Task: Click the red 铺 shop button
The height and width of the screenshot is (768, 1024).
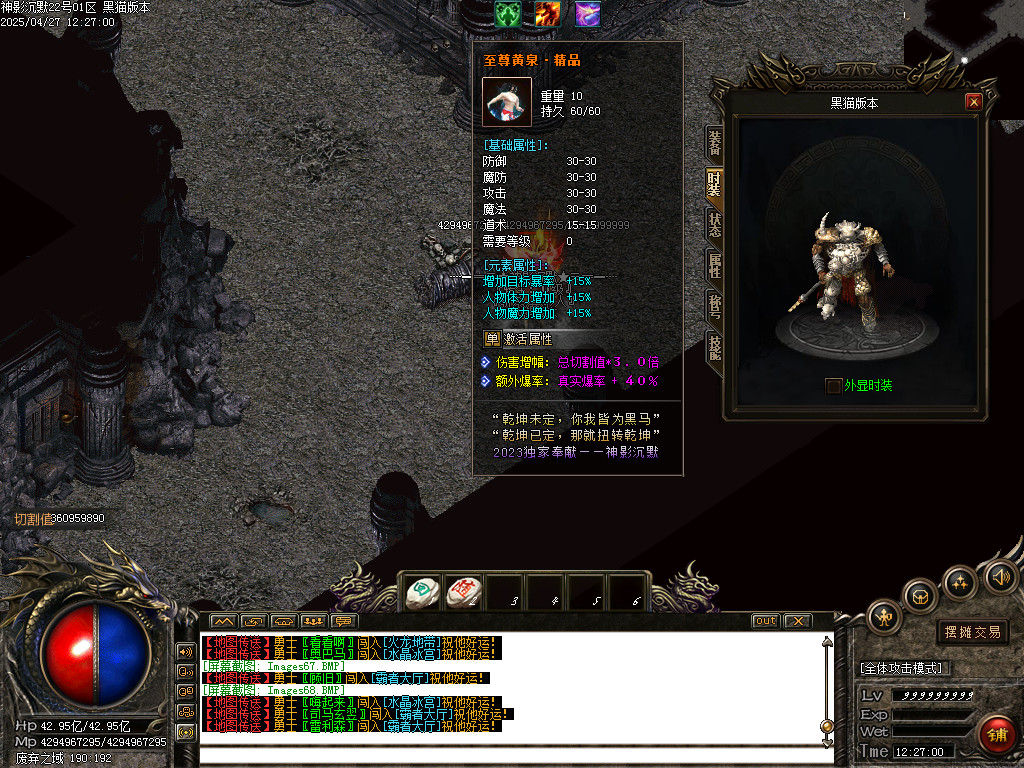Action: [997, 734]
